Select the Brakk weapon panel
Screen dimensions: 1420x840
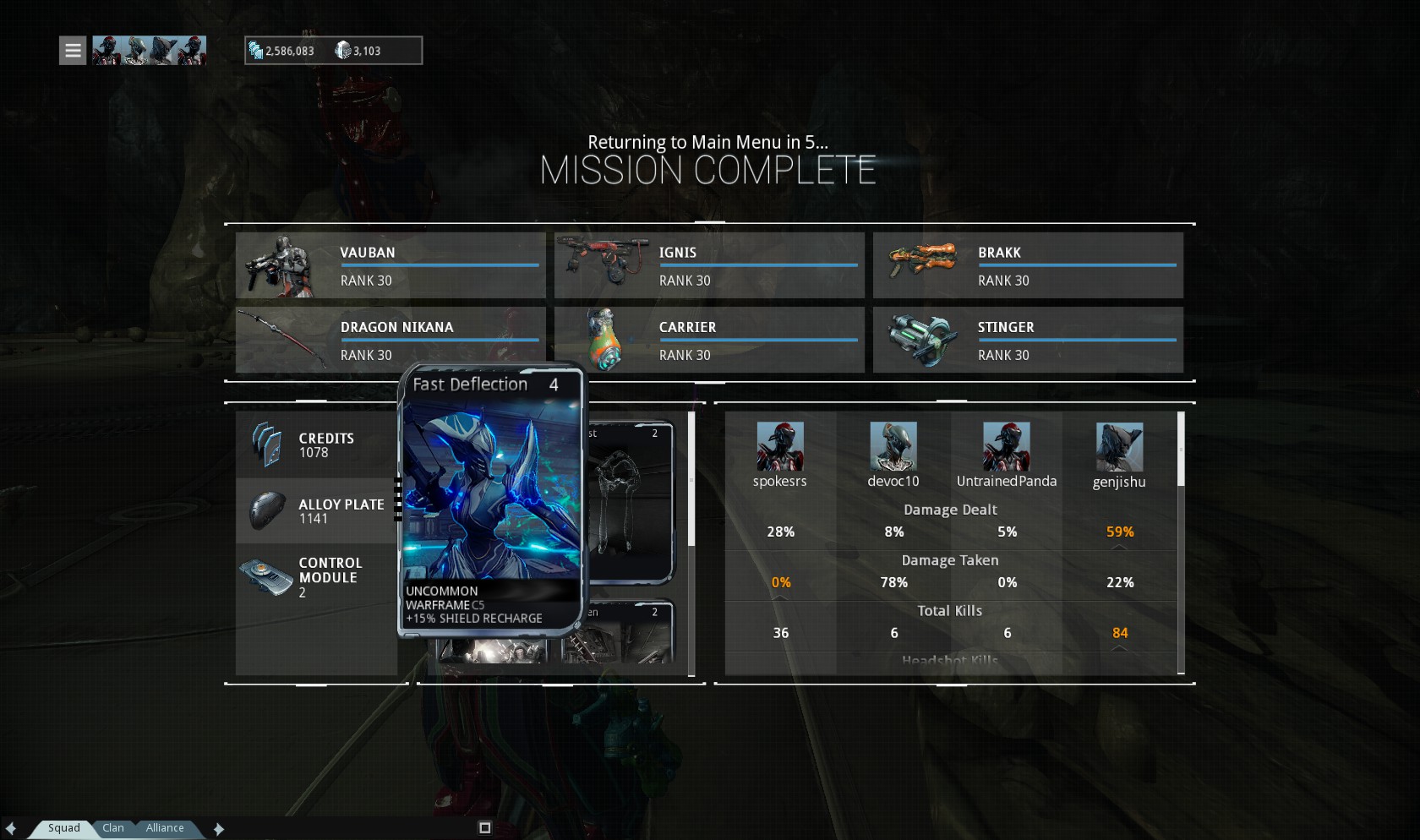click(1028, 265)
